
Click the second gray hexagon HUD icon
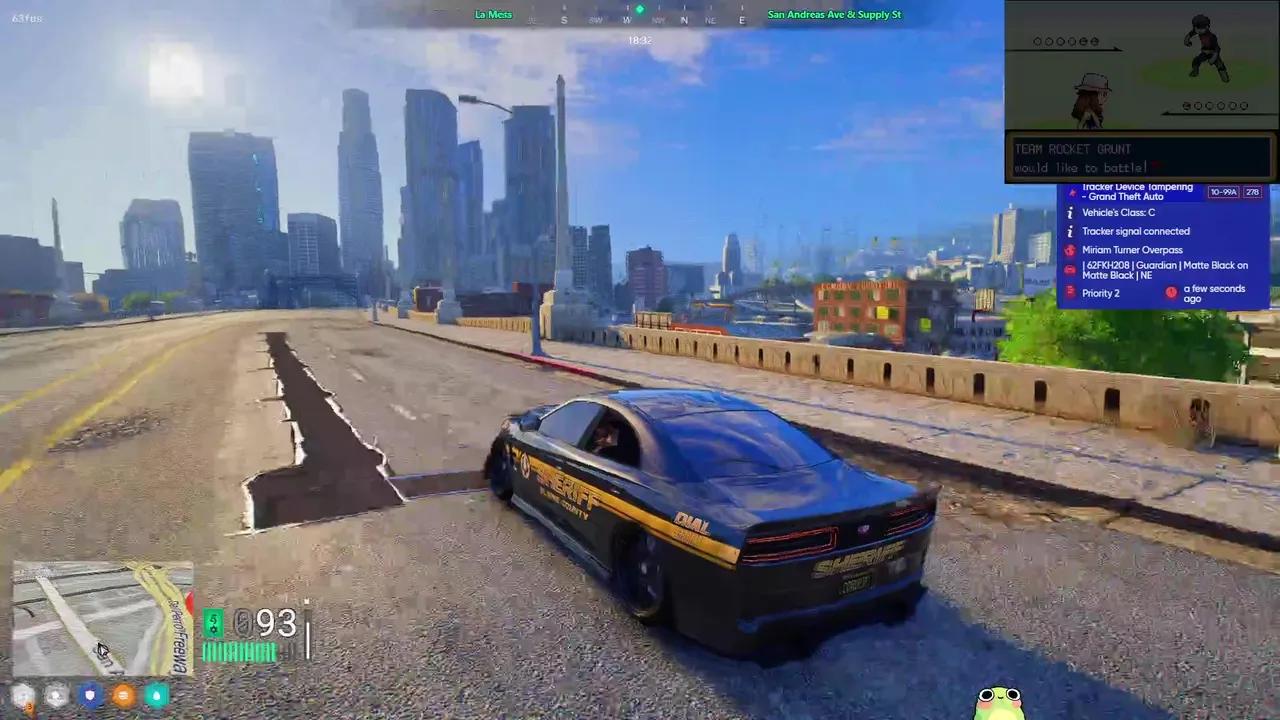point(56,695)
